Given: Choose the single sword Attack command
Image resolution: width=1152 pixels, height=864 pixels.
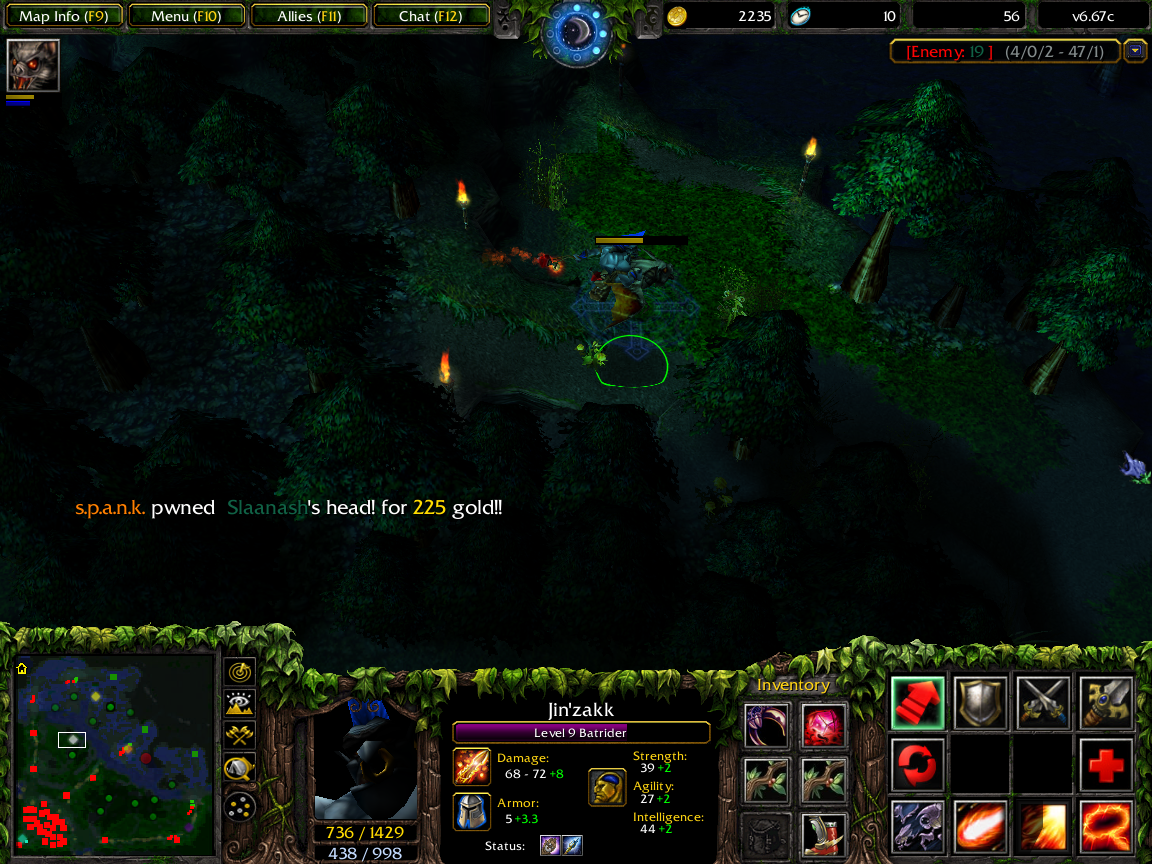Looking at the screenshot, I should coord(1107,702).
